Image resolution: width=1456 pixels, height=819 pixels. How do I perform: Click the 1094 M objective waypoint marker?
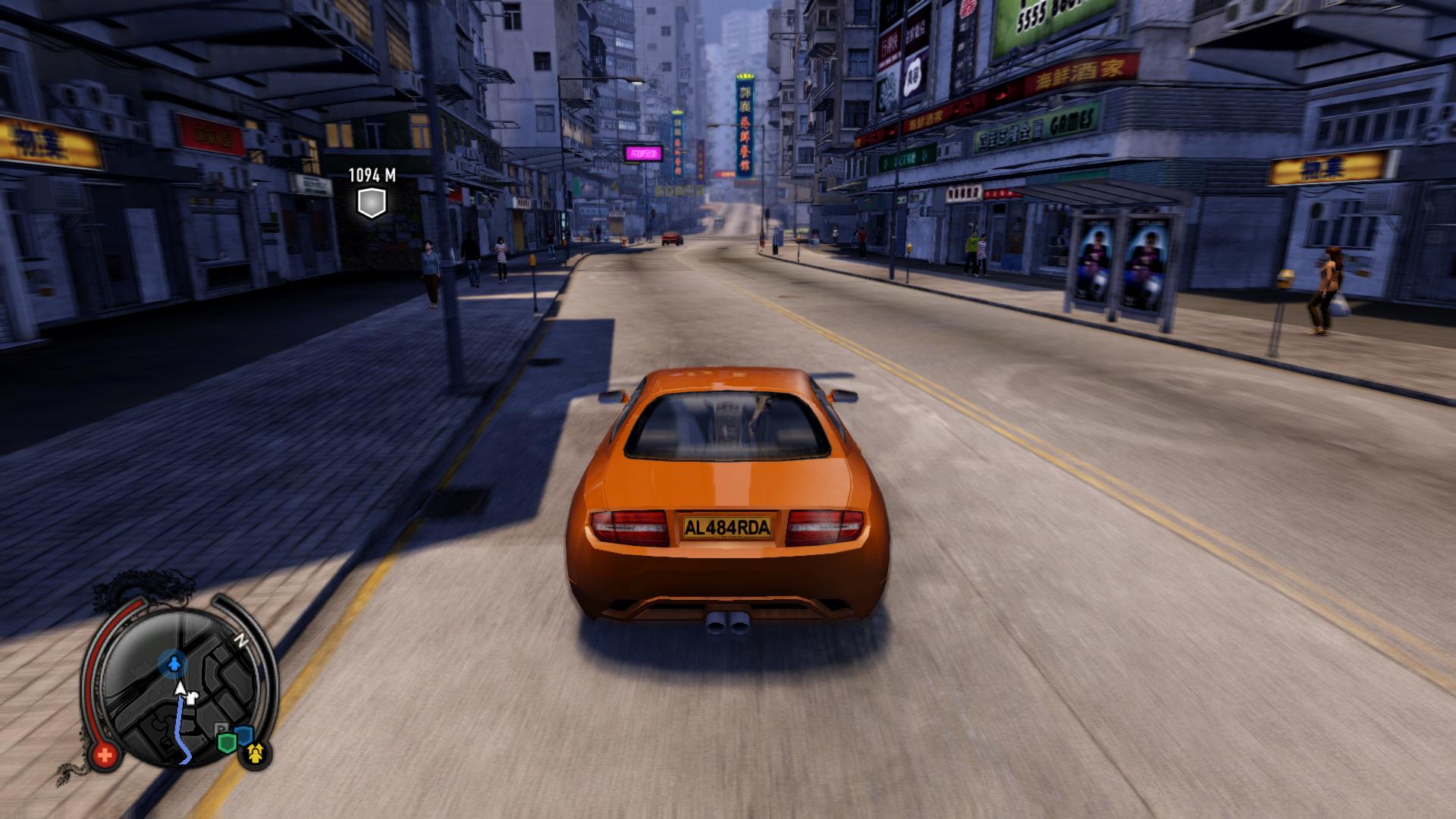click(x=372, y=202)
